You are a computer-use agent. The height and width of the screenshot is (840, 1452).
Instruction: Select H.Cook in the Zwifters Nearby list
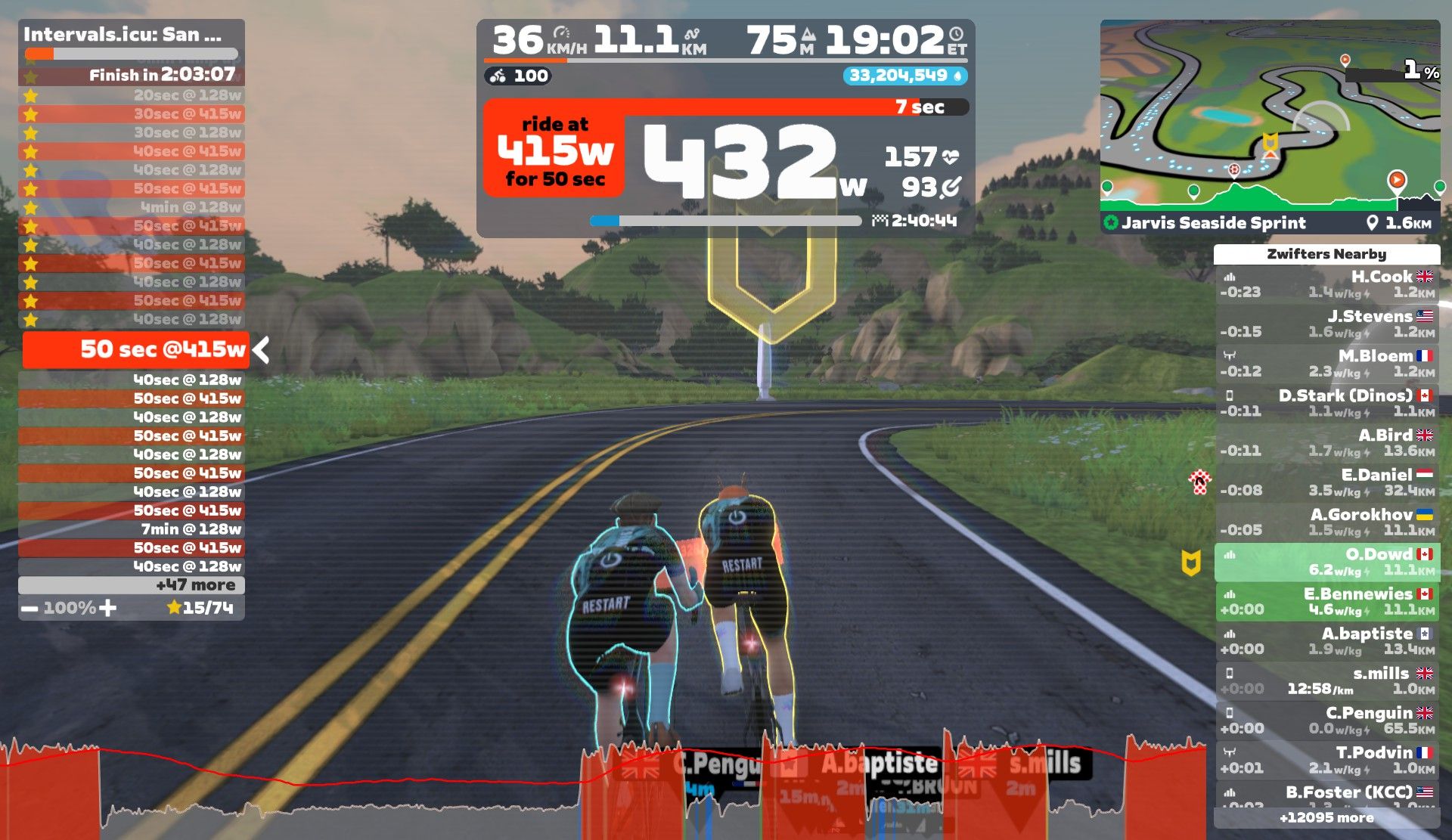pyautogui.click(x=1327, y=284)
